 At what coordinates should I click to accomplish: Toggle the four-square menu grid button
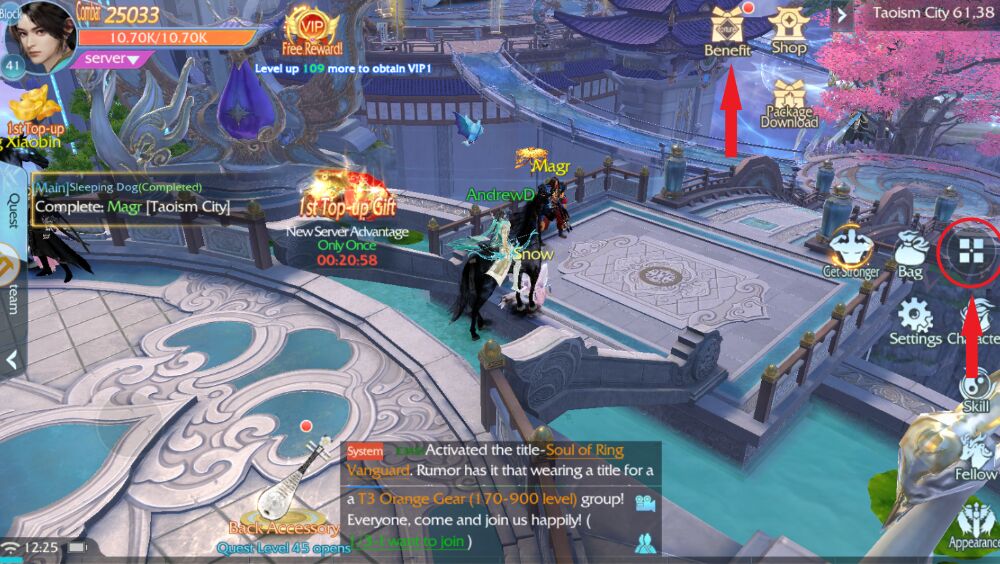pos(969,251)
